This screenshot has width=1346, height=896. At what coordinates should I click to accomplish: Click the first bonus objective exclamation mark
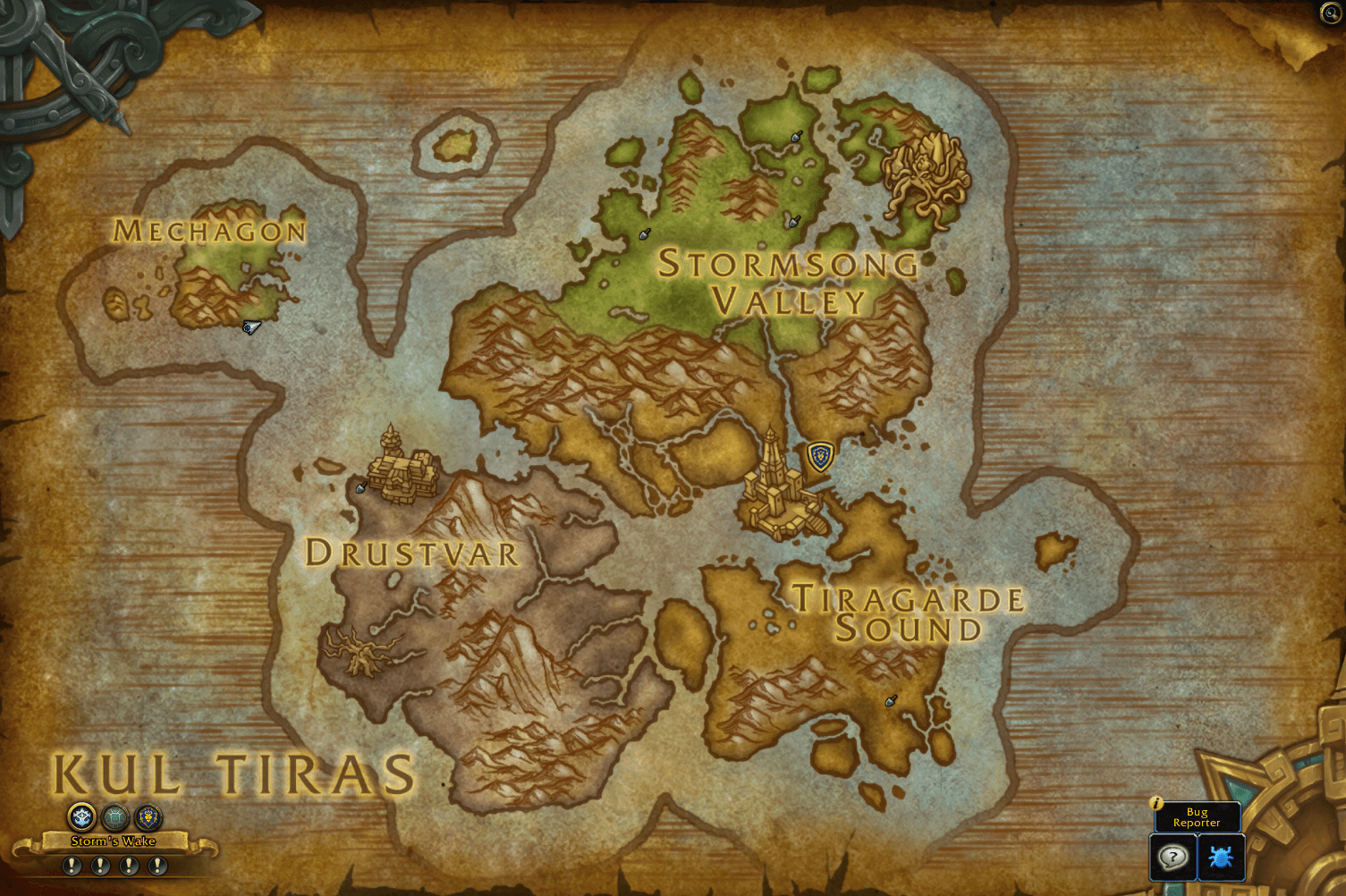pos(71,865)
